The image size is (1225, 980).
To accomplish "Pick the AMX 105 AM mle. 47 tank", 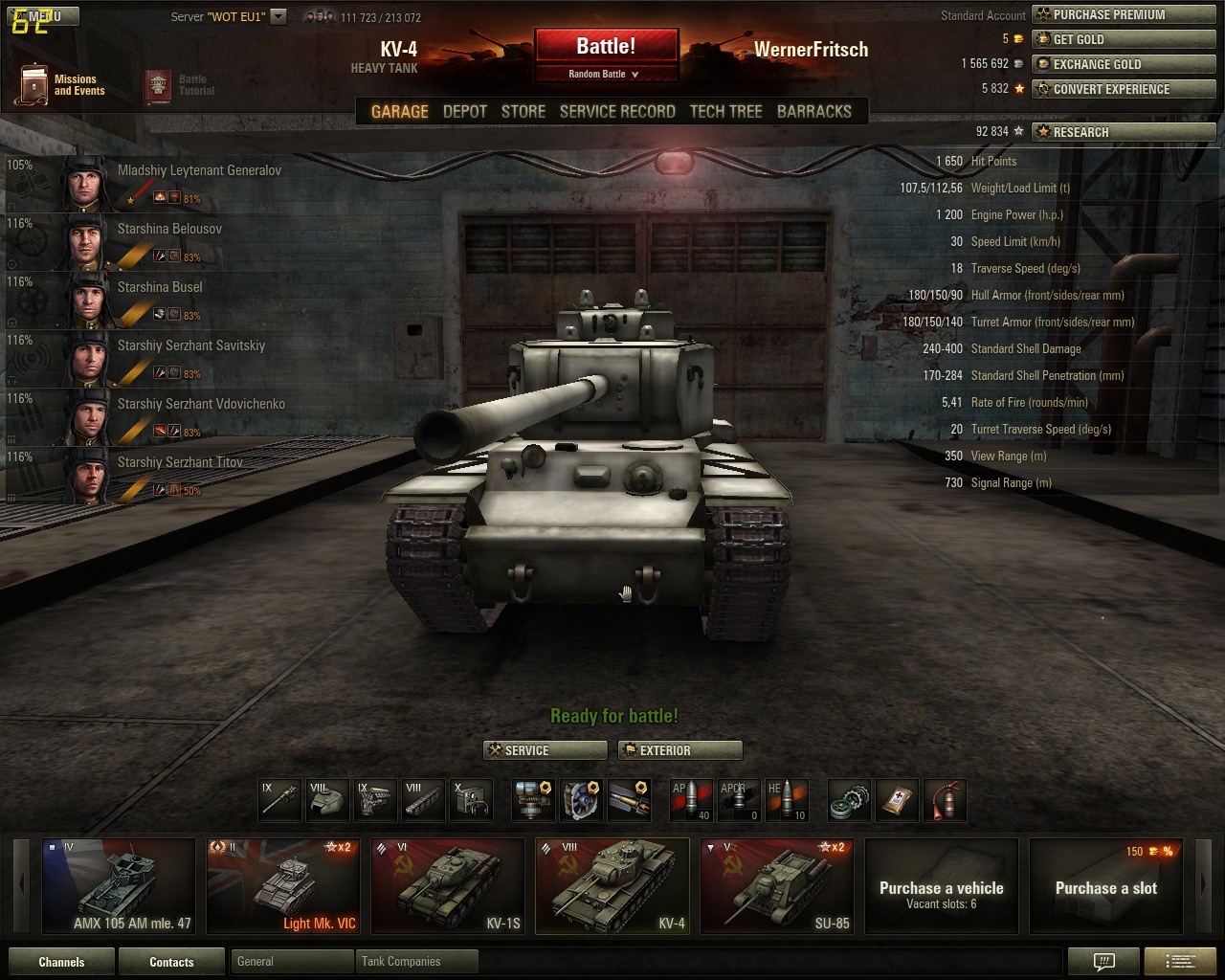I will [x=119, y=885].
